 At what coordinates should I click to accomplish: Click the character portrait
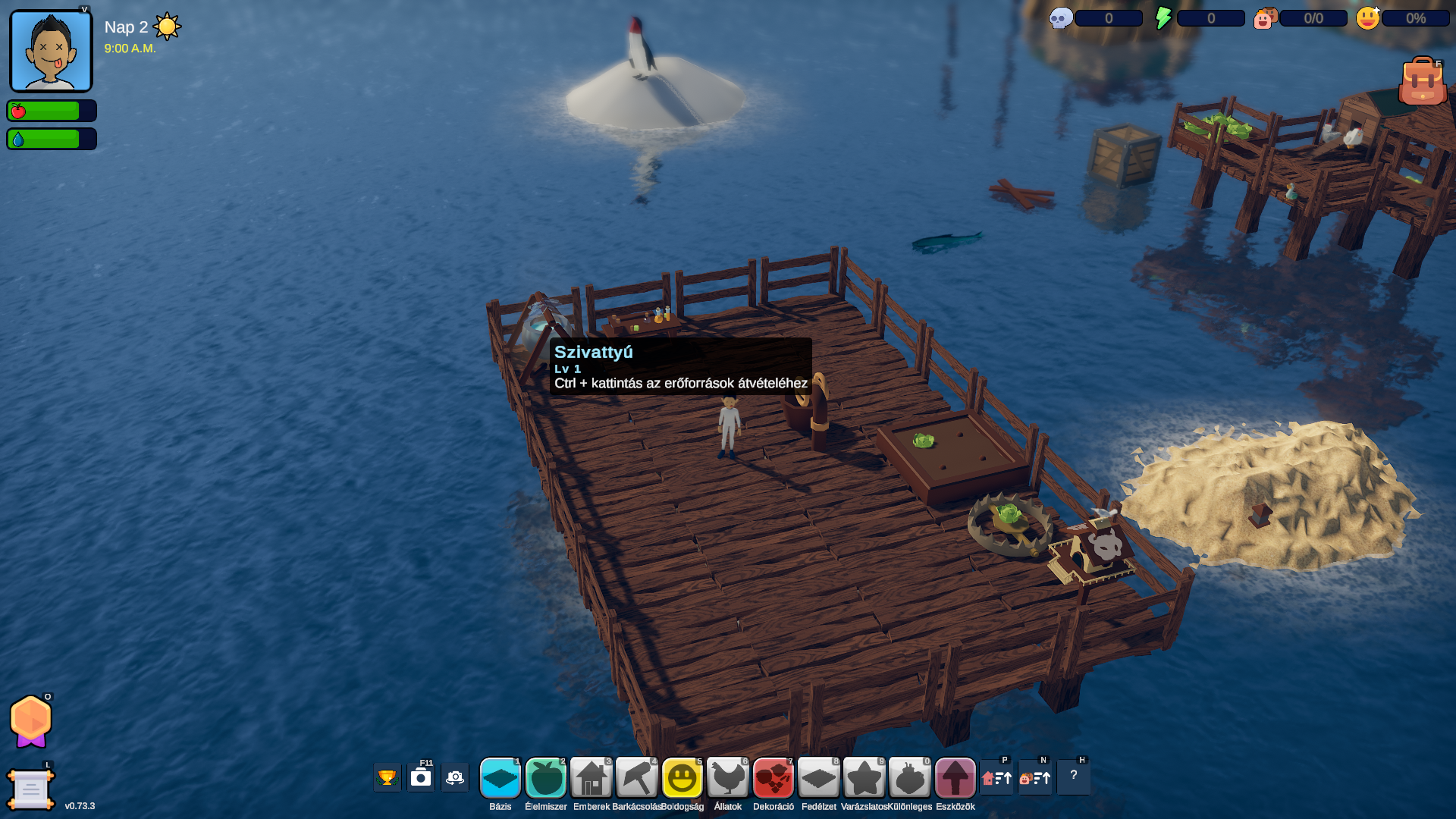(51, 52)
